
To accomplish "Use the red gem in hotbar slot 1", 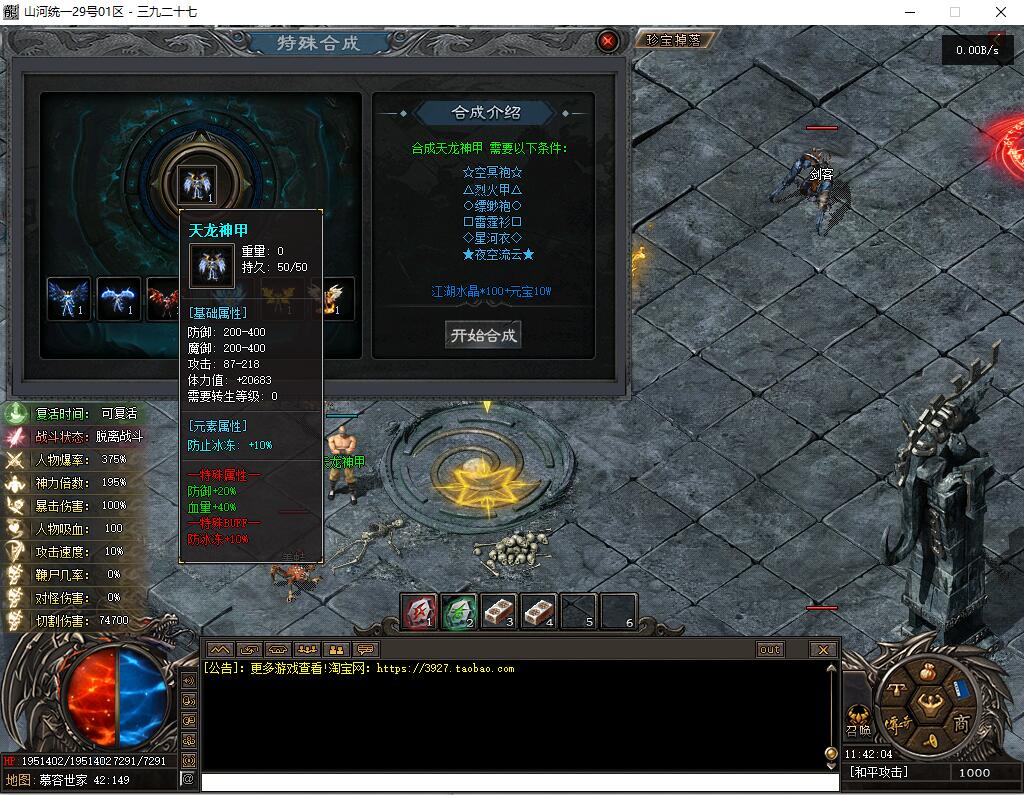I will click(x=419, y=610).
